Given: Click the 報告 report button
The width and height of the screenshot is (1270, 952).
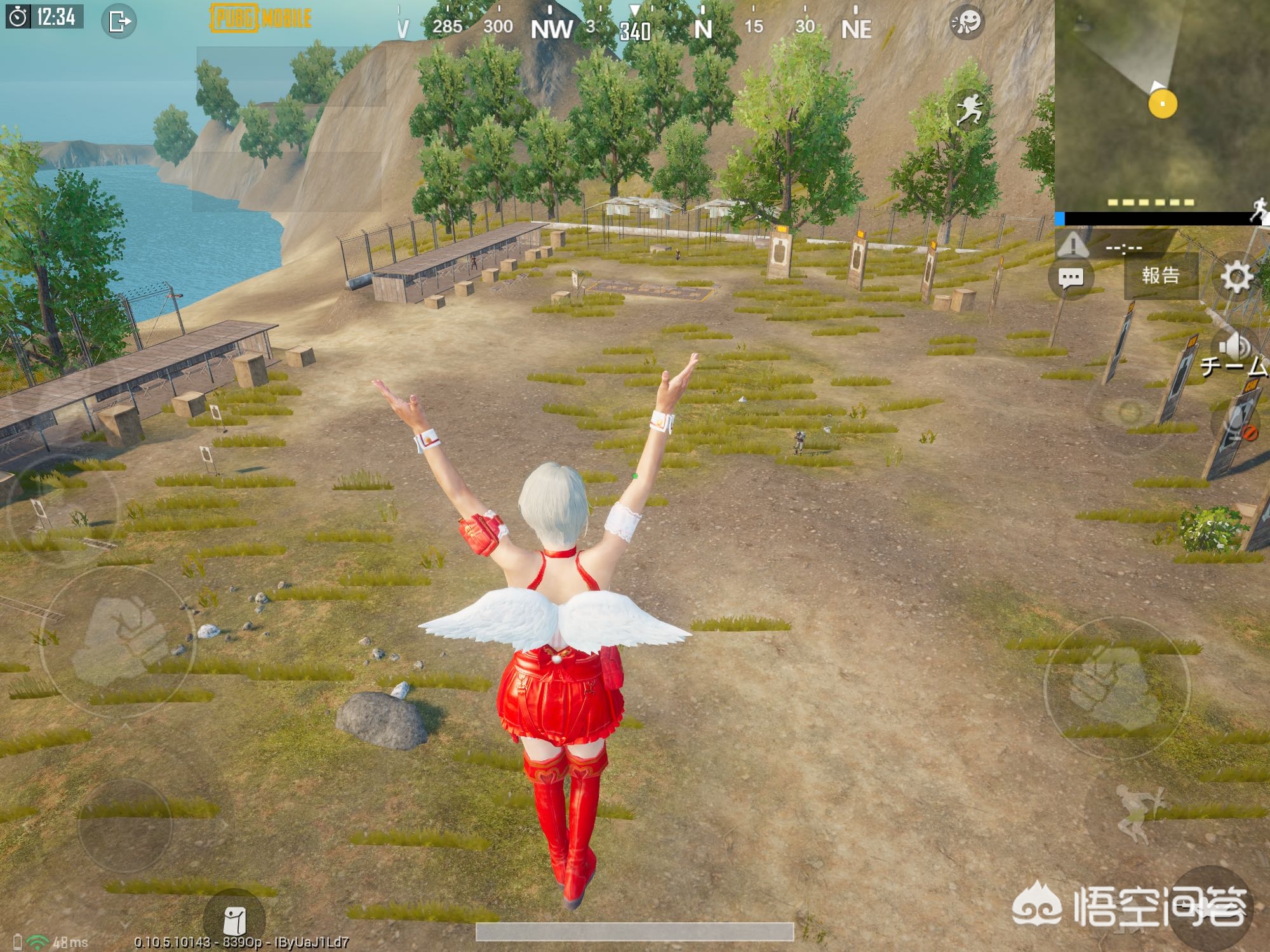Looking at the screenshot, I should point(1160,275).
